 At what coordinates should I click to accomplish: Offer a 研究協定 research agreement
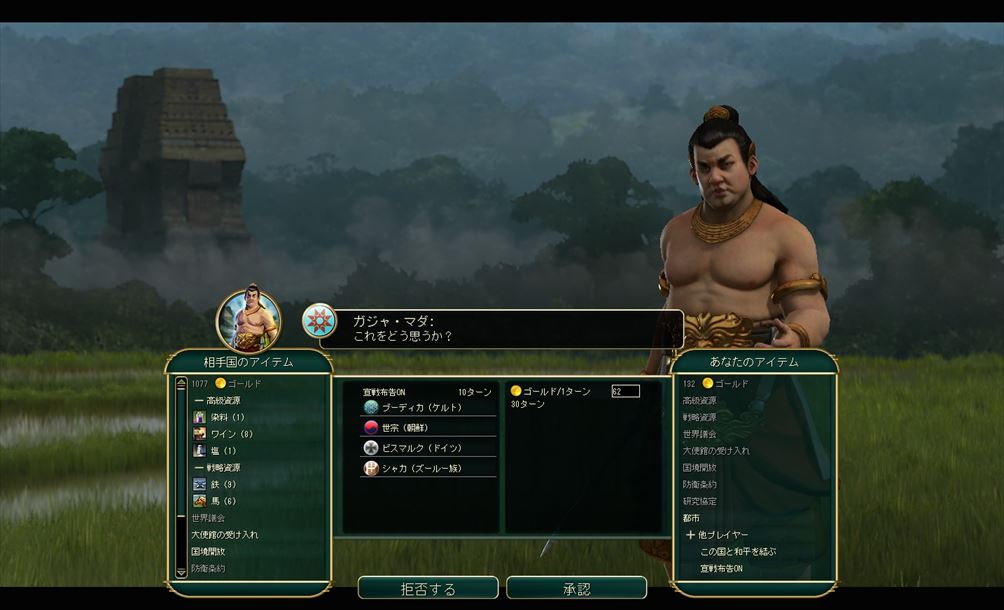pos(699,501)
